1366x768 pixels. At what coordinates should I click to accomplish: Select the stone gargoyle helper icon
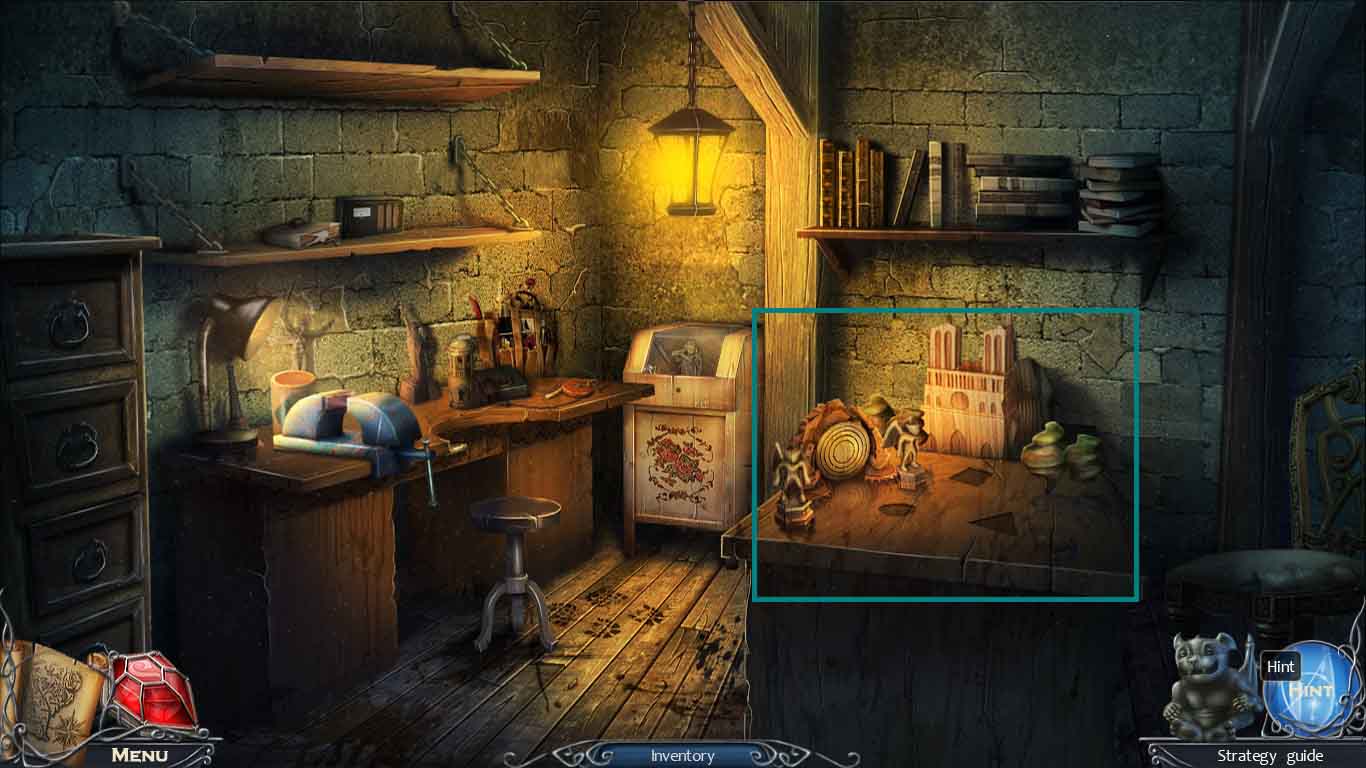[1207, 687]
